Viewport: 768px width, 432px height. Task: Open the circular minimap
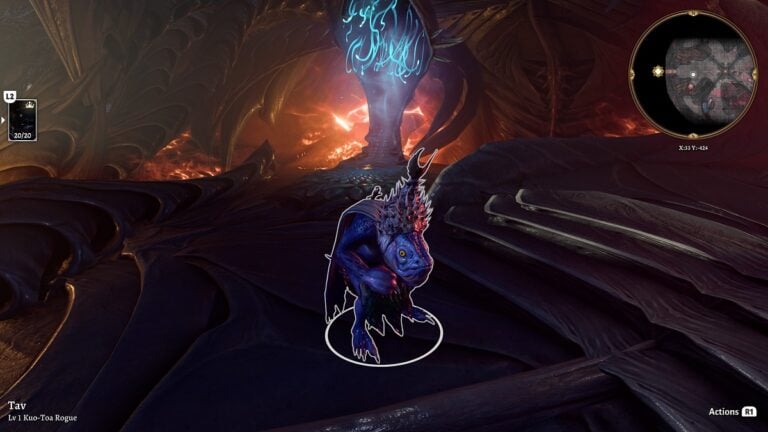point(692,74)
